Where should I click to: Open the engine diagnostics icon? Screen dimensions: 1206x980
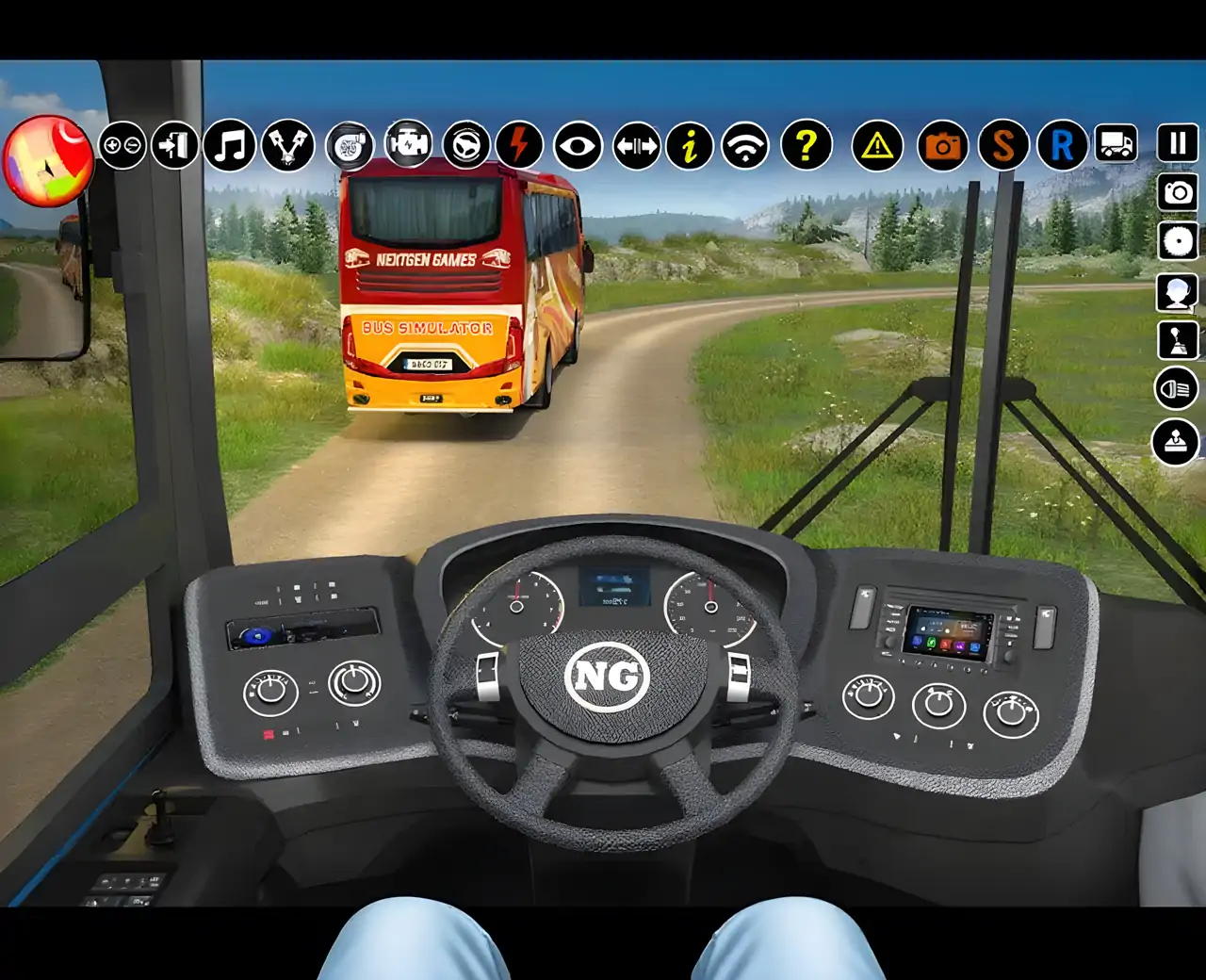(x=408, y=146)
